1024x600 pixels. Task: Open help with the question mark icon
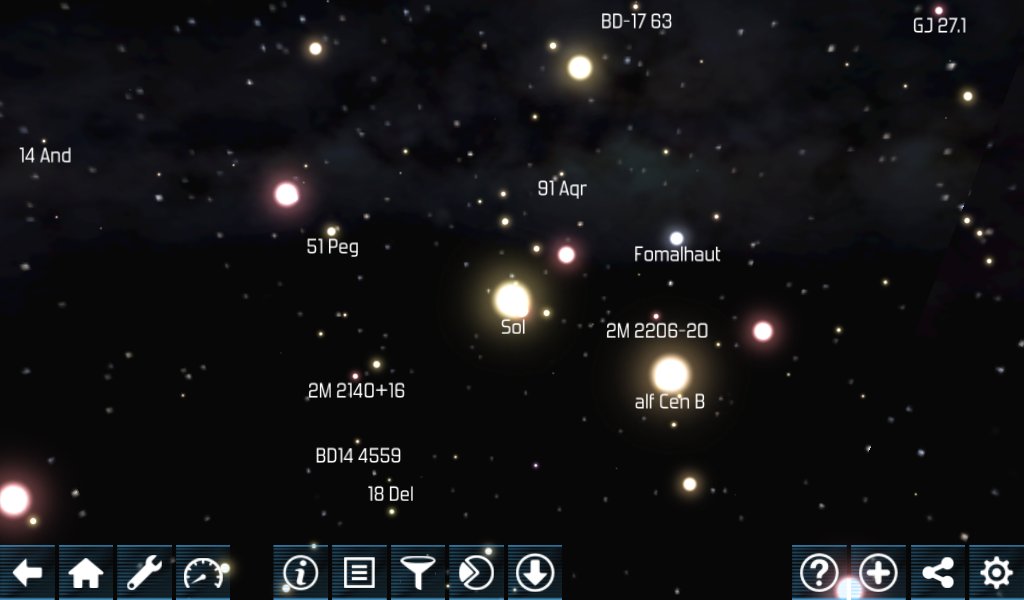[x=819, y=573]
